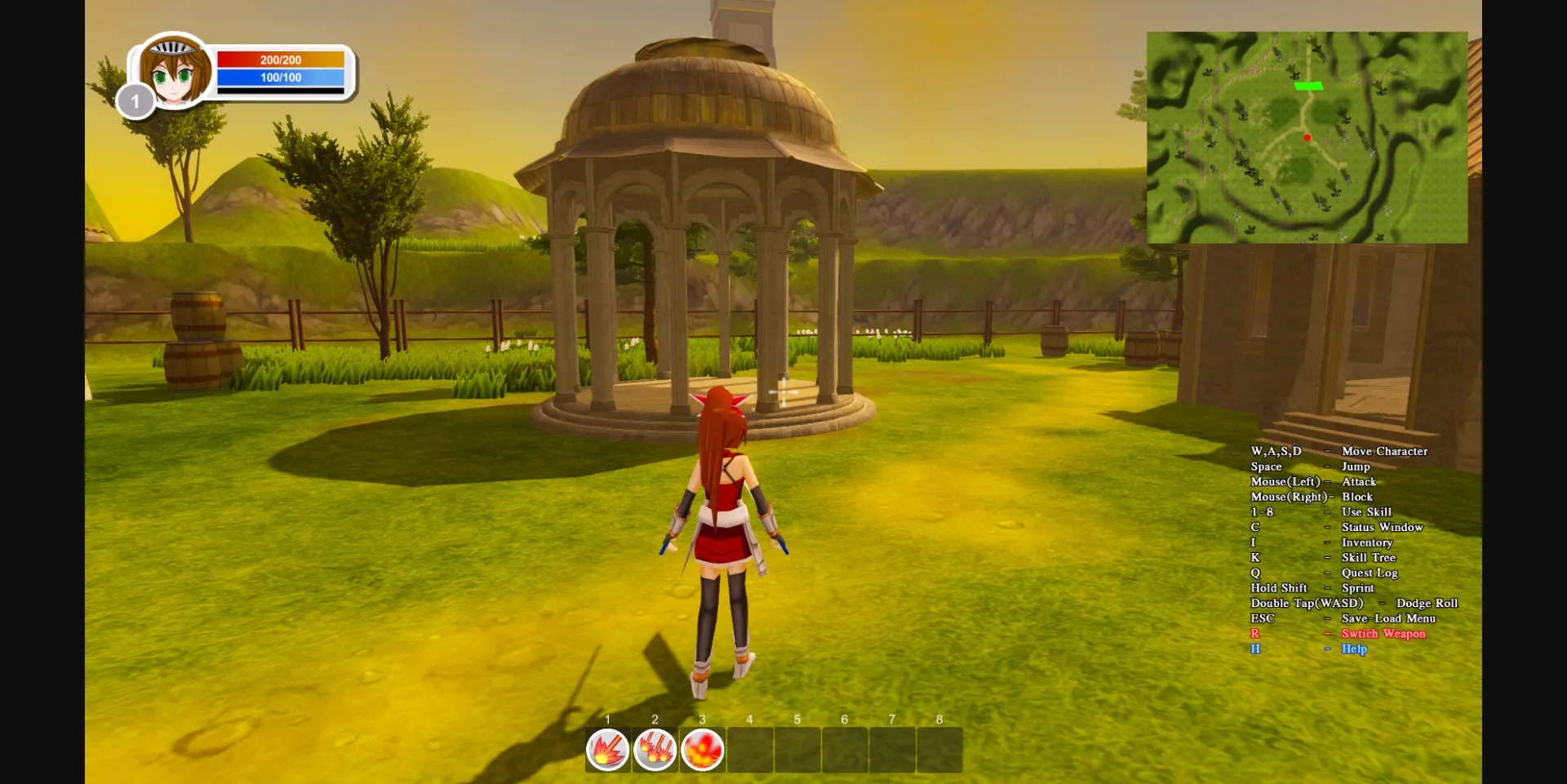
Task: Click empty hotbar slot 6
Action: coord(846,748)
